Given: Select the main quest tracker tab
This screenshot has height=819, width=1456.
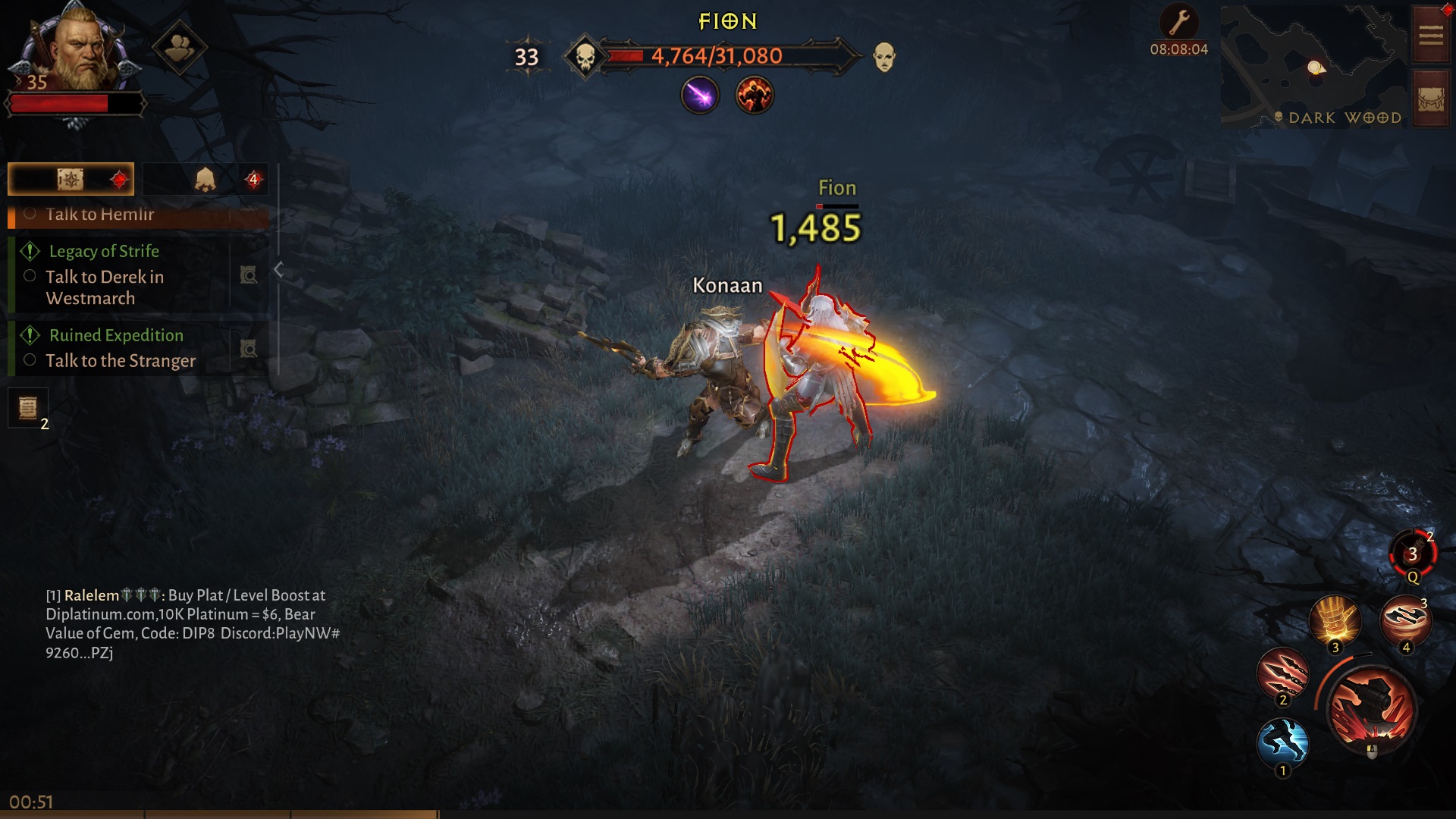Looking at the screenshot, I should tap(71, 179).
